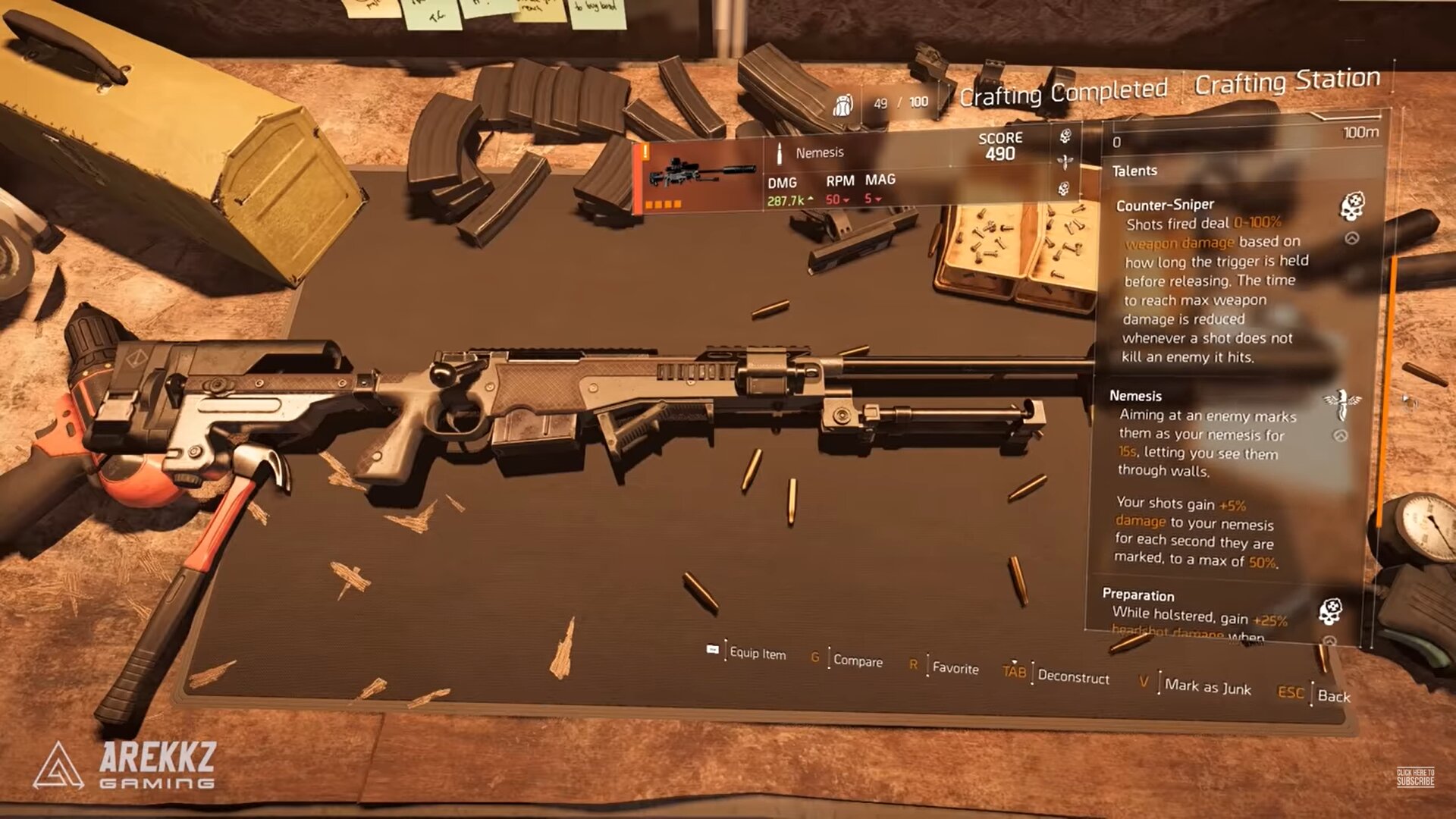Expand the chevron under the Preparation talent
The width and height of the screenshot is (1456, 819).
click(x=1331, y=641)
